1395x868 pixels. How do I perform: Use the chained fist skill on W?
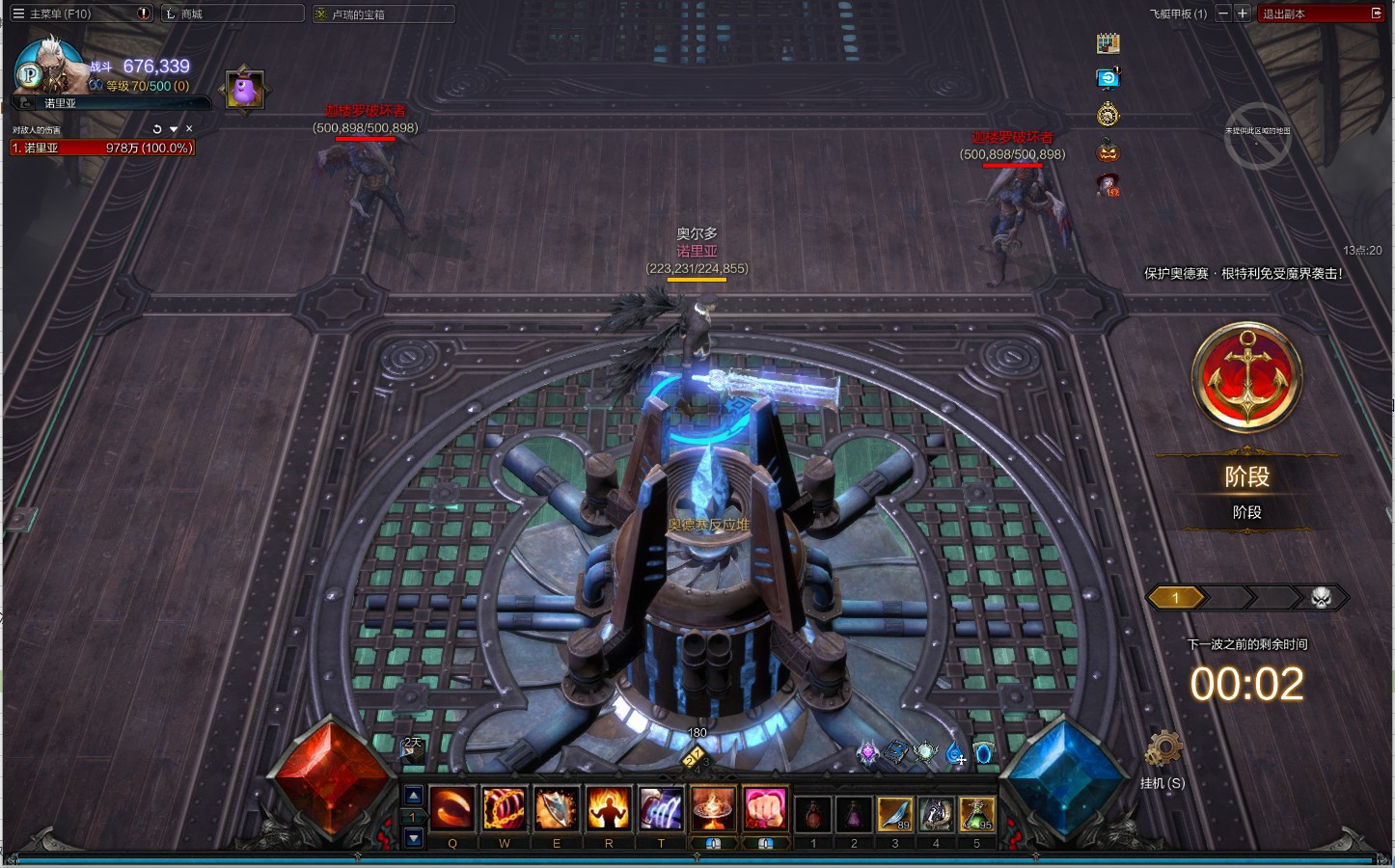tap(504, 809)
